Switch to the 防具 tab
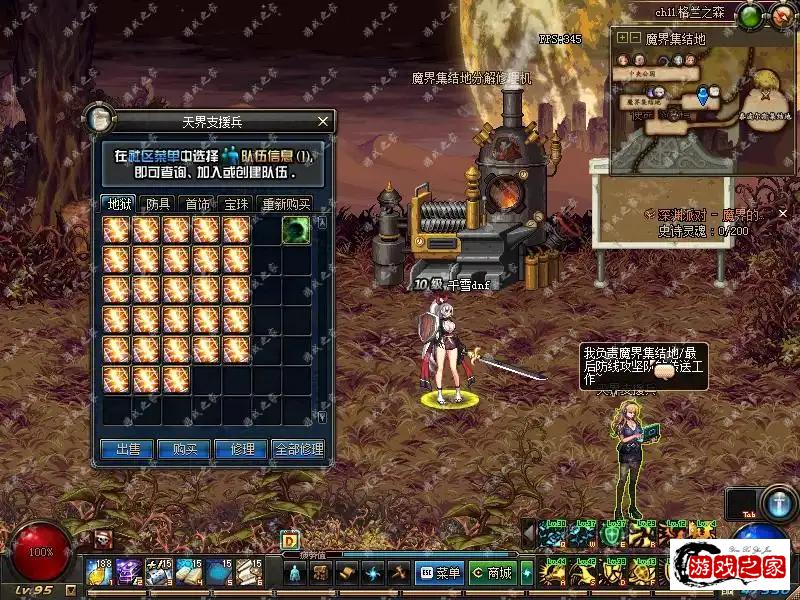This screenshot has height=600, width=800. tap(158, 204)
